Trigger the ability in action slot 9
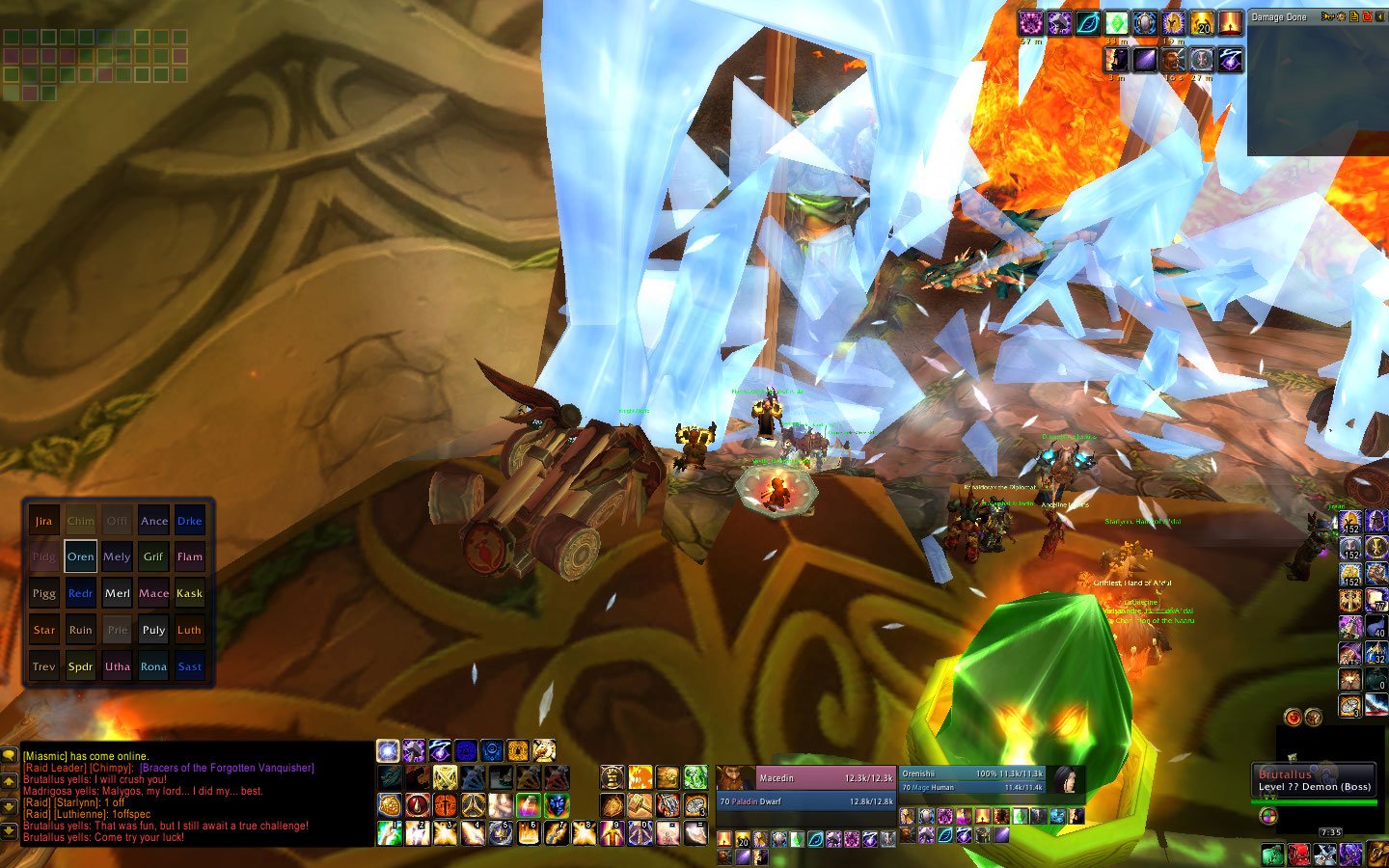Image resolution: width=1389 pixels, height=868 pixels. (612, 832)
